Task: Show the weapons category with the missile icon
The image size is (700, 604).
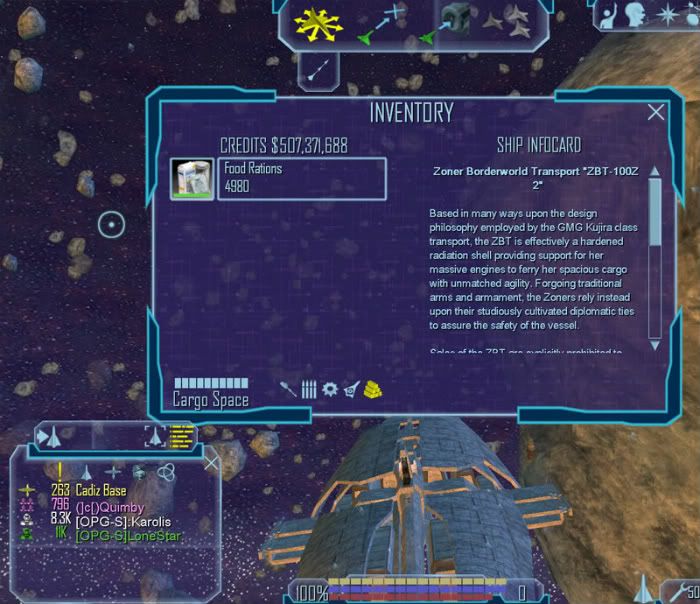Action: tap(289, 388)
